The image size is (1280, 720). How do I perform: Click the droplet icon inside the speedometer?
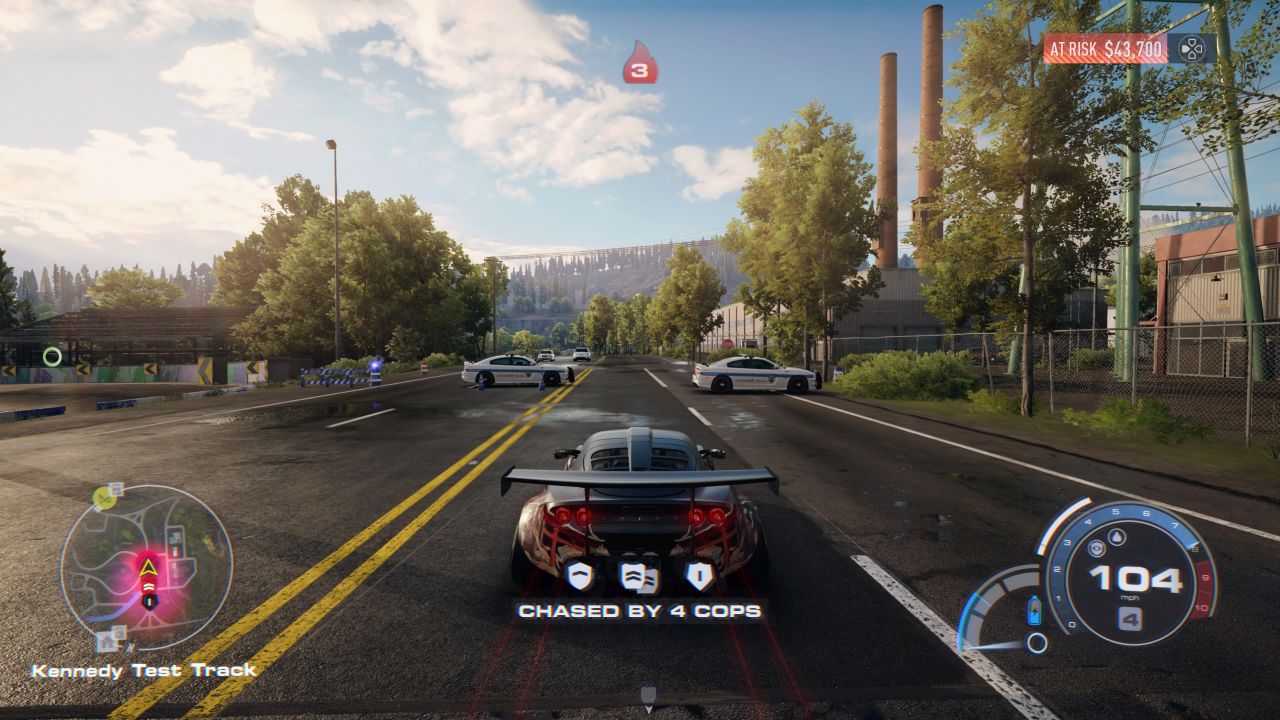(x=1117, y=538)
